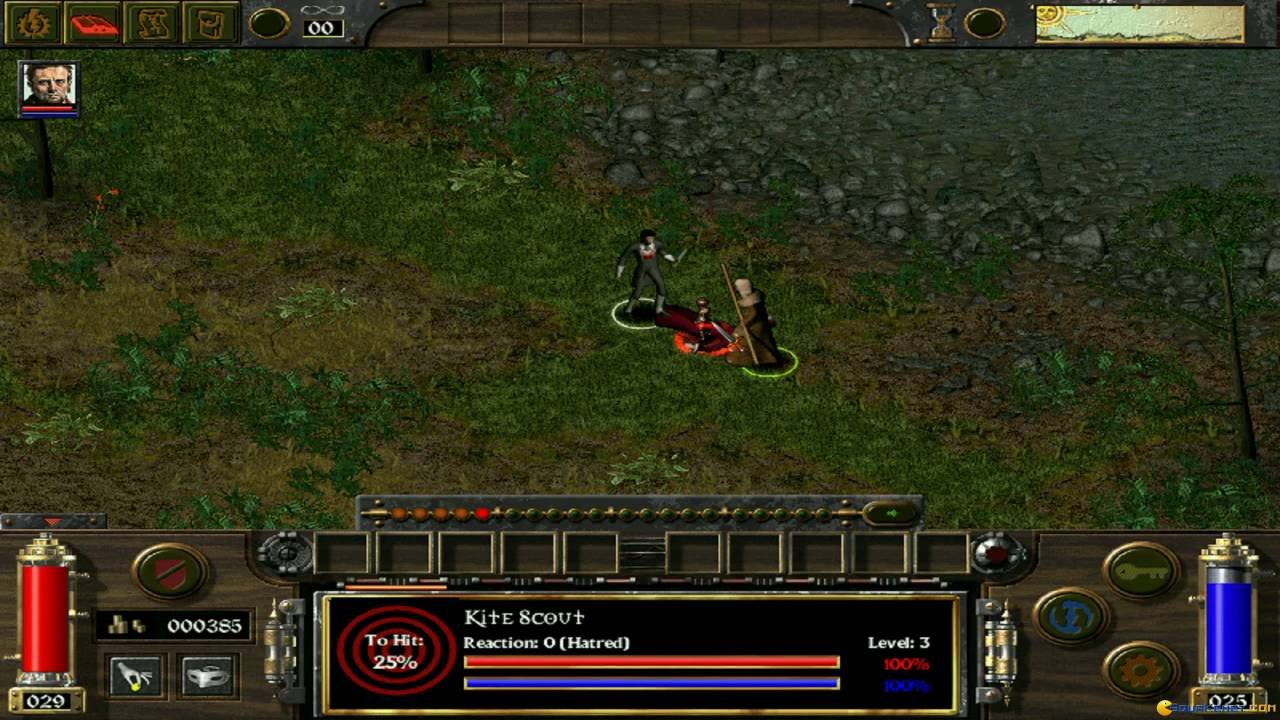
Task: Click the hourglass sleep/wait icon
Action: (x=942, y=23)
